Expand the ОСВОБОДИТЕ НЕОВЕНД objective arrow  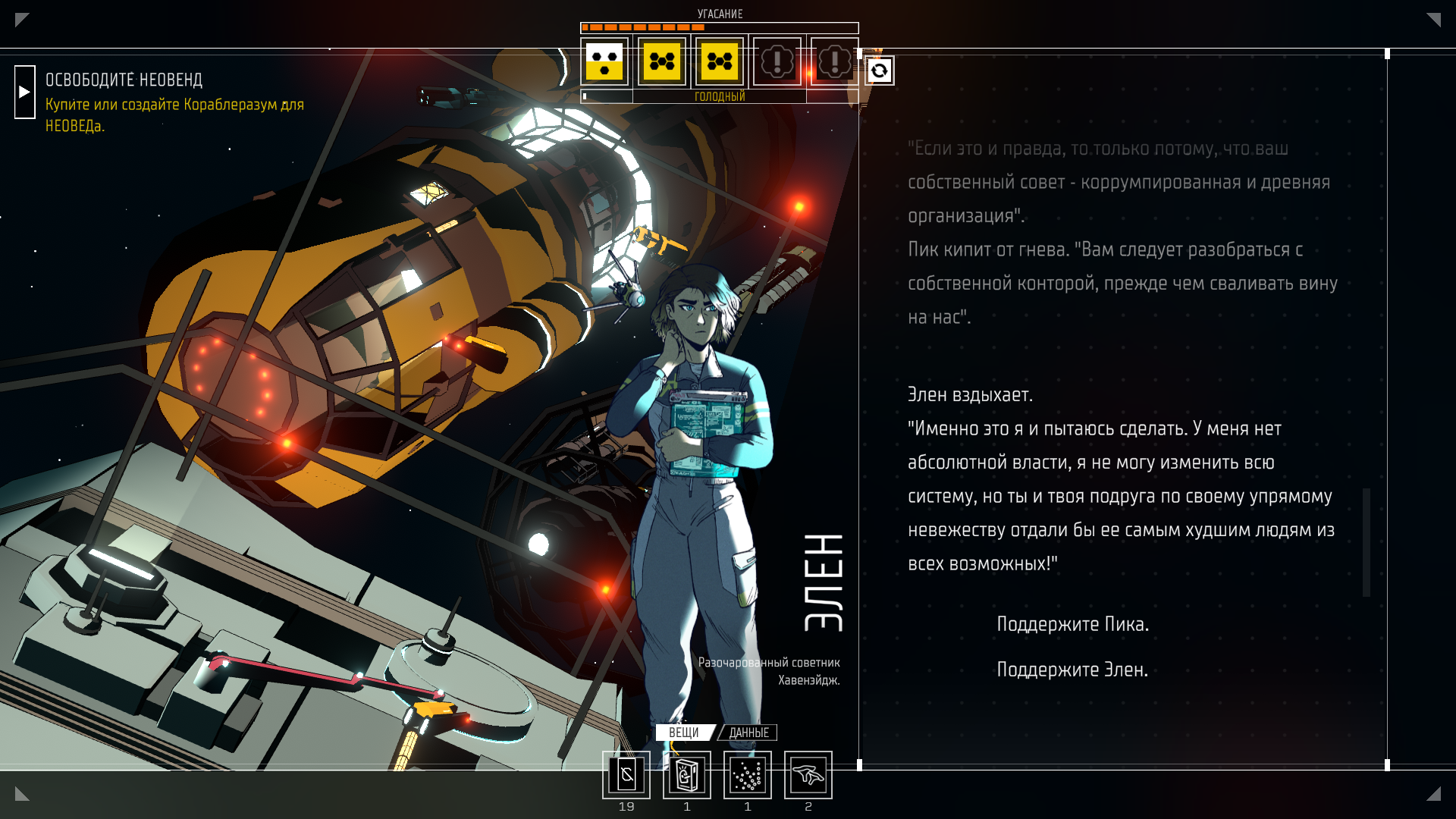[24, 92]
